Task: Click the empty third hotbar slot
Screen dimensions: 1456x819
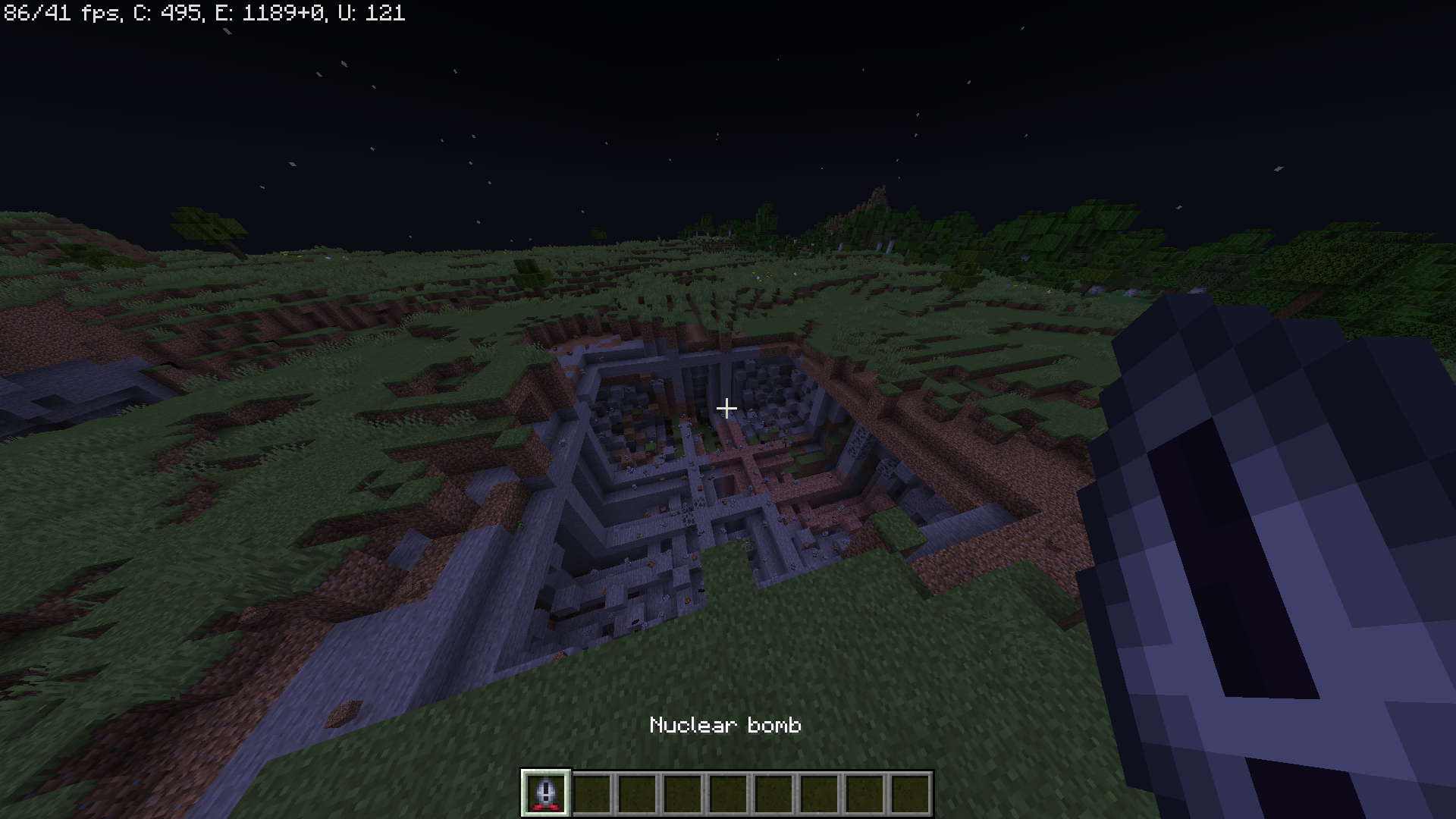Action: click(638, 794)
